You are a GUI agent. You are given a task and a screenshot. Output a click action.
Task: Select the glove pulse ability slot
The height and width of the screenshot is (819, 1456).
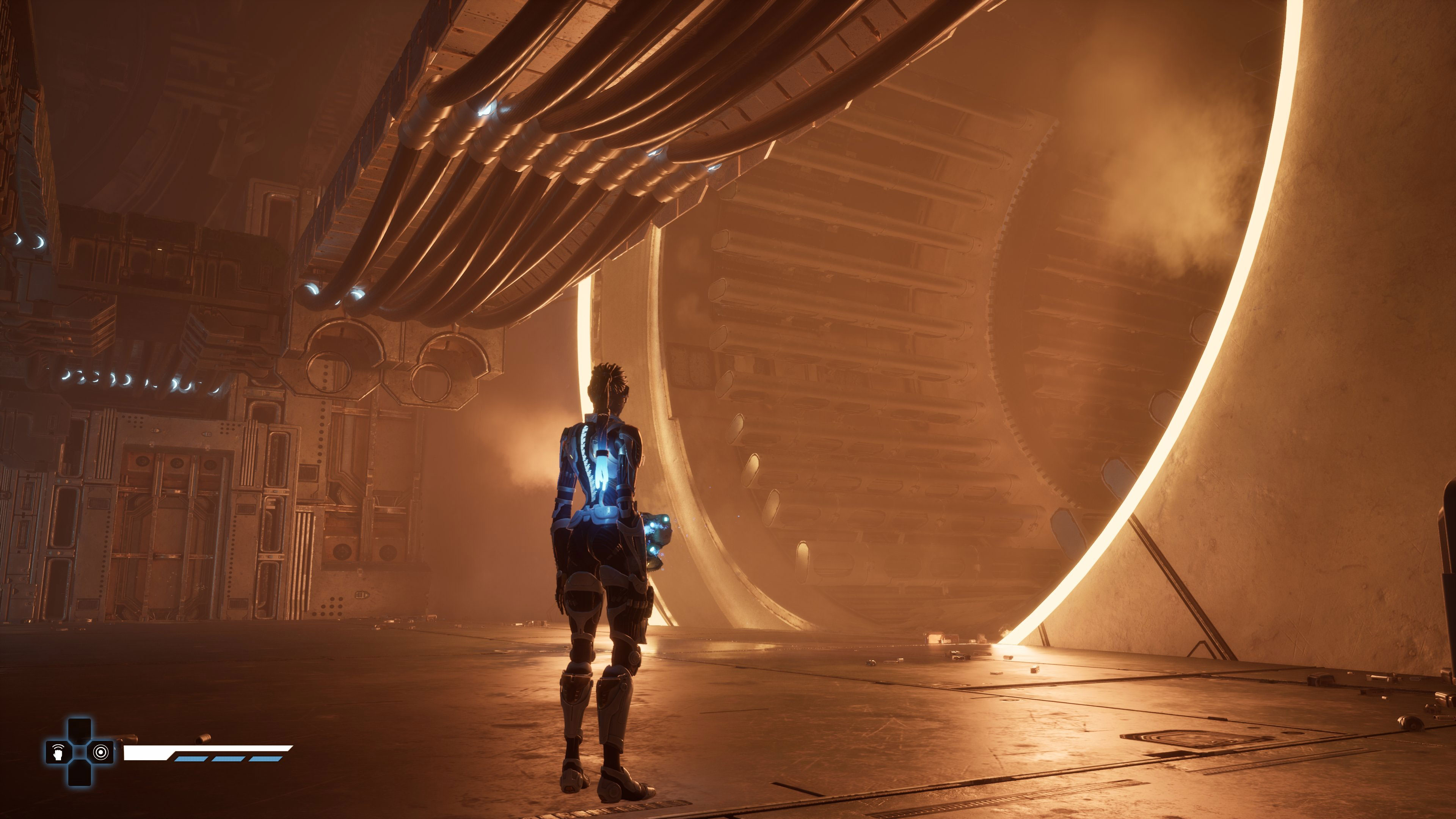(x=58, y=752)
